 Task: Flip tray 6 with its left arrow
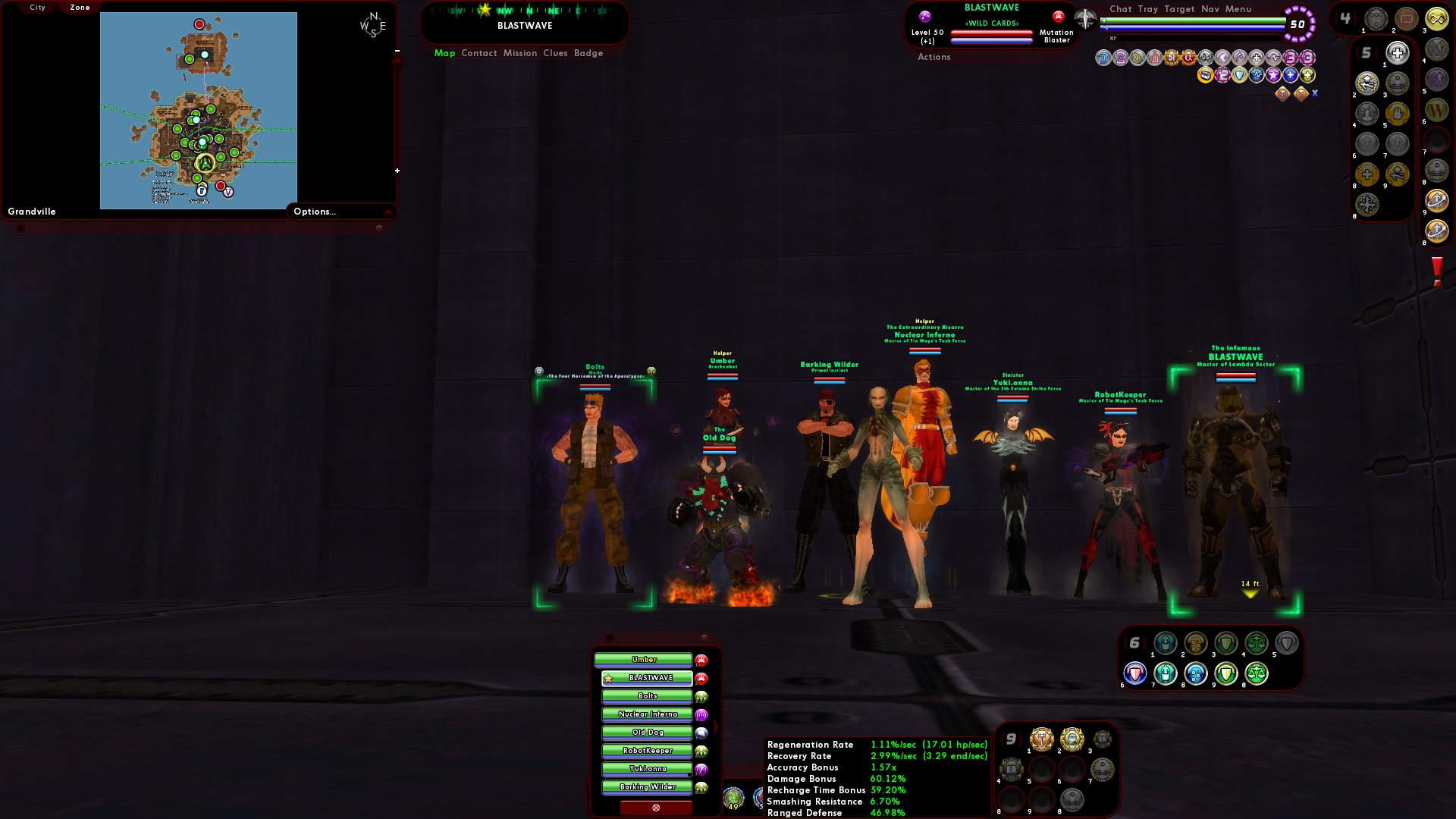click(x=1125, y=642)
